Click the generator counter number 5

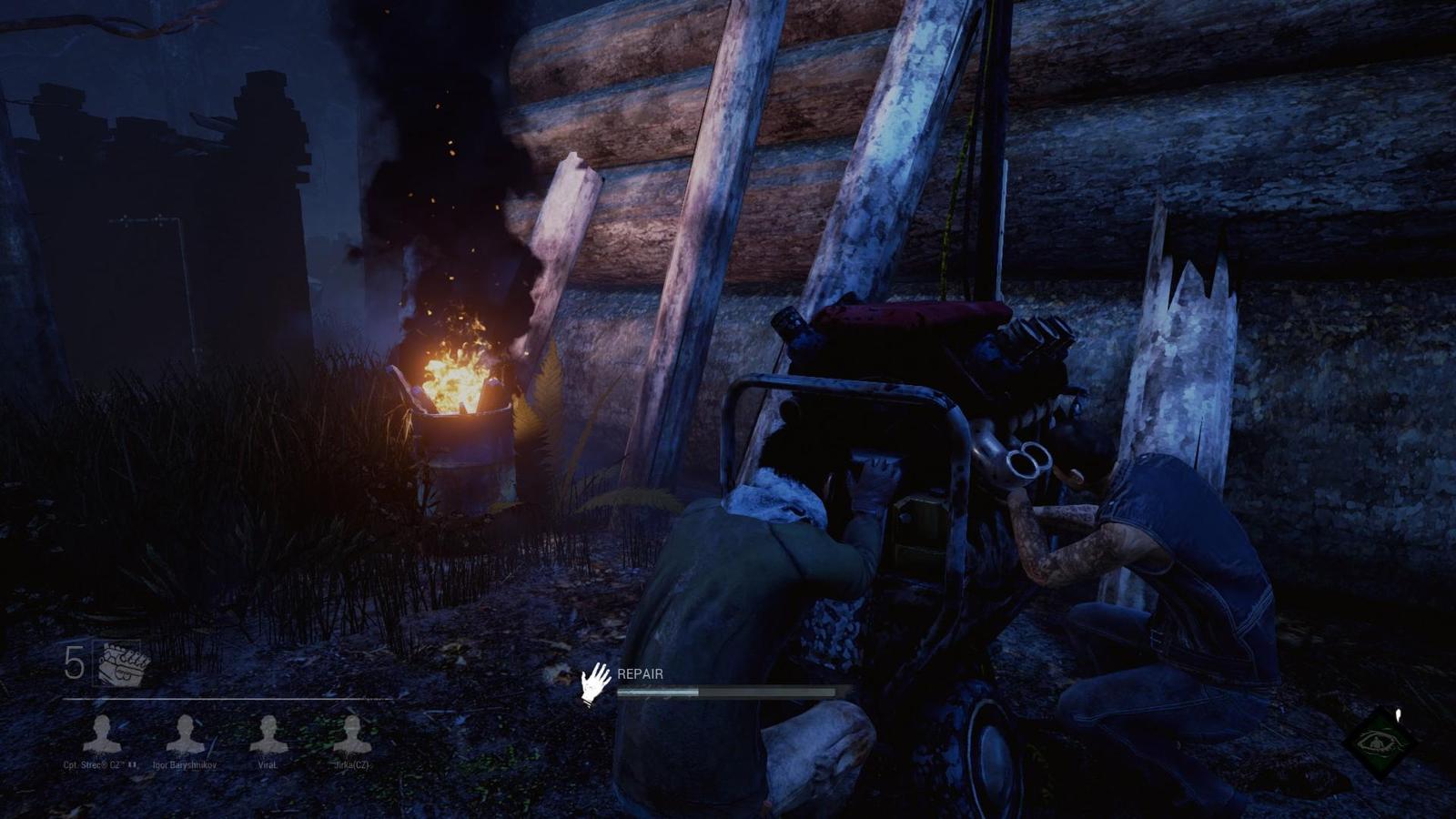tap(73, 659)
